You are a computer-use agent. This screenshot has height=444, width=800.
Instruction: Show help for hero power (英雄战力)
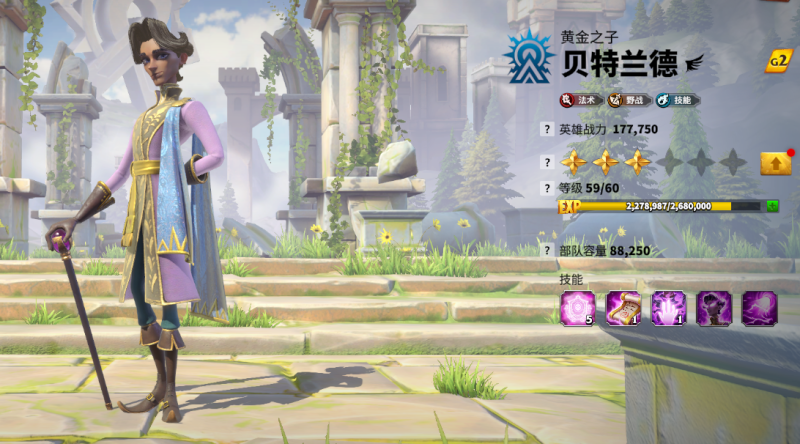point(547,129)
